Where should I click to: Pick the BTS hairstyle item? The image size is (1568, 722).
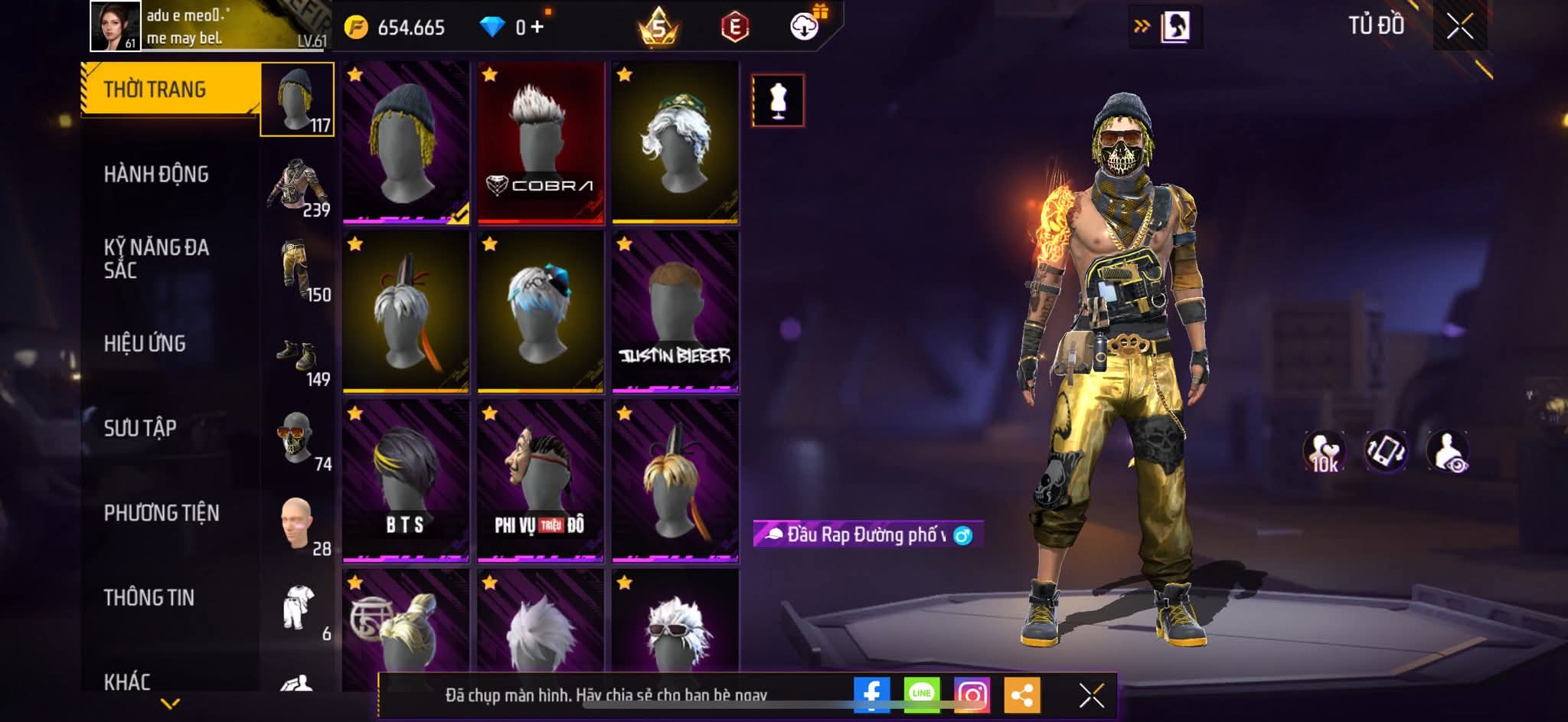point(406,481)
